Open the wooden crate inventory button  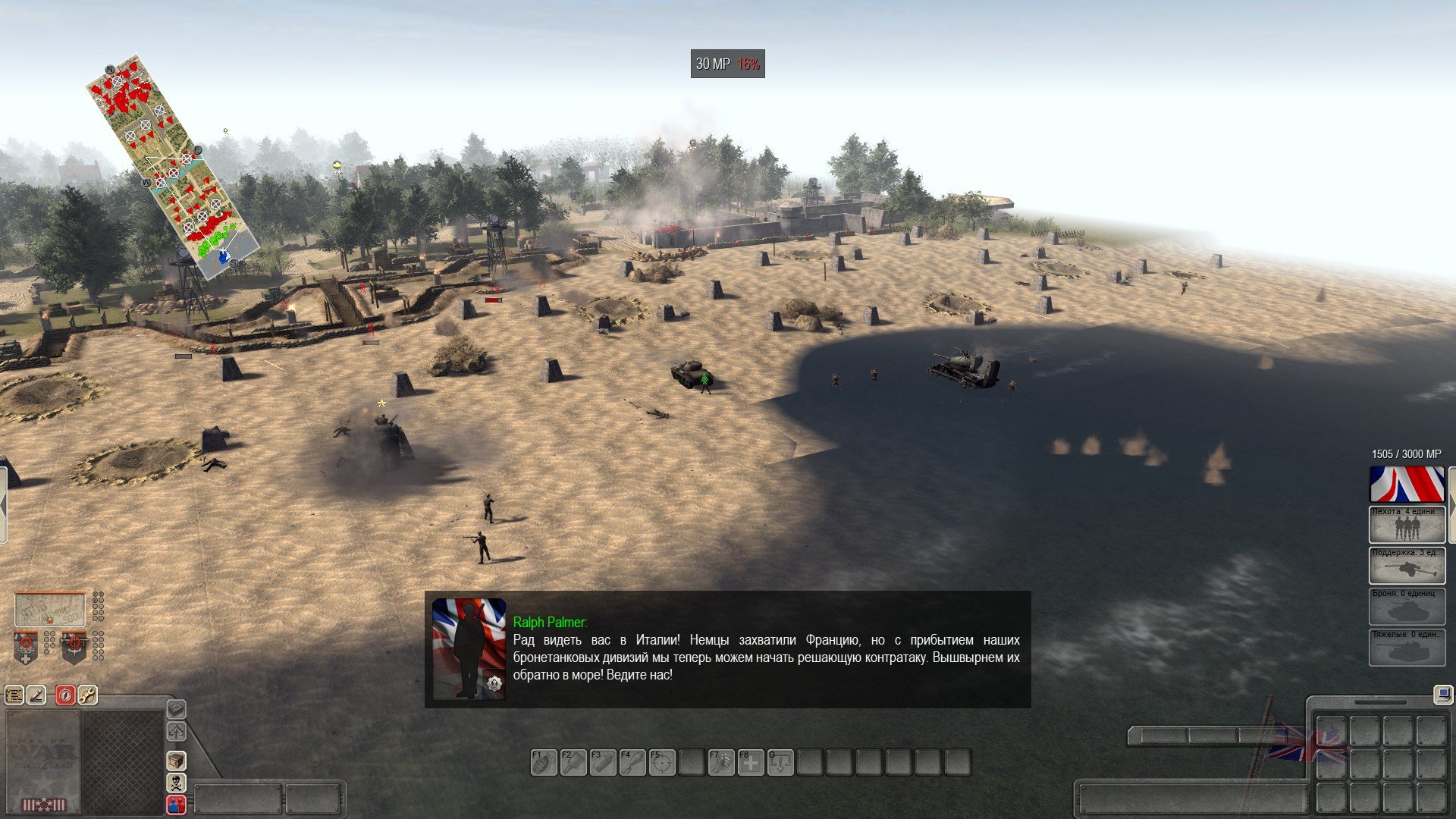(x=176, y=760)
